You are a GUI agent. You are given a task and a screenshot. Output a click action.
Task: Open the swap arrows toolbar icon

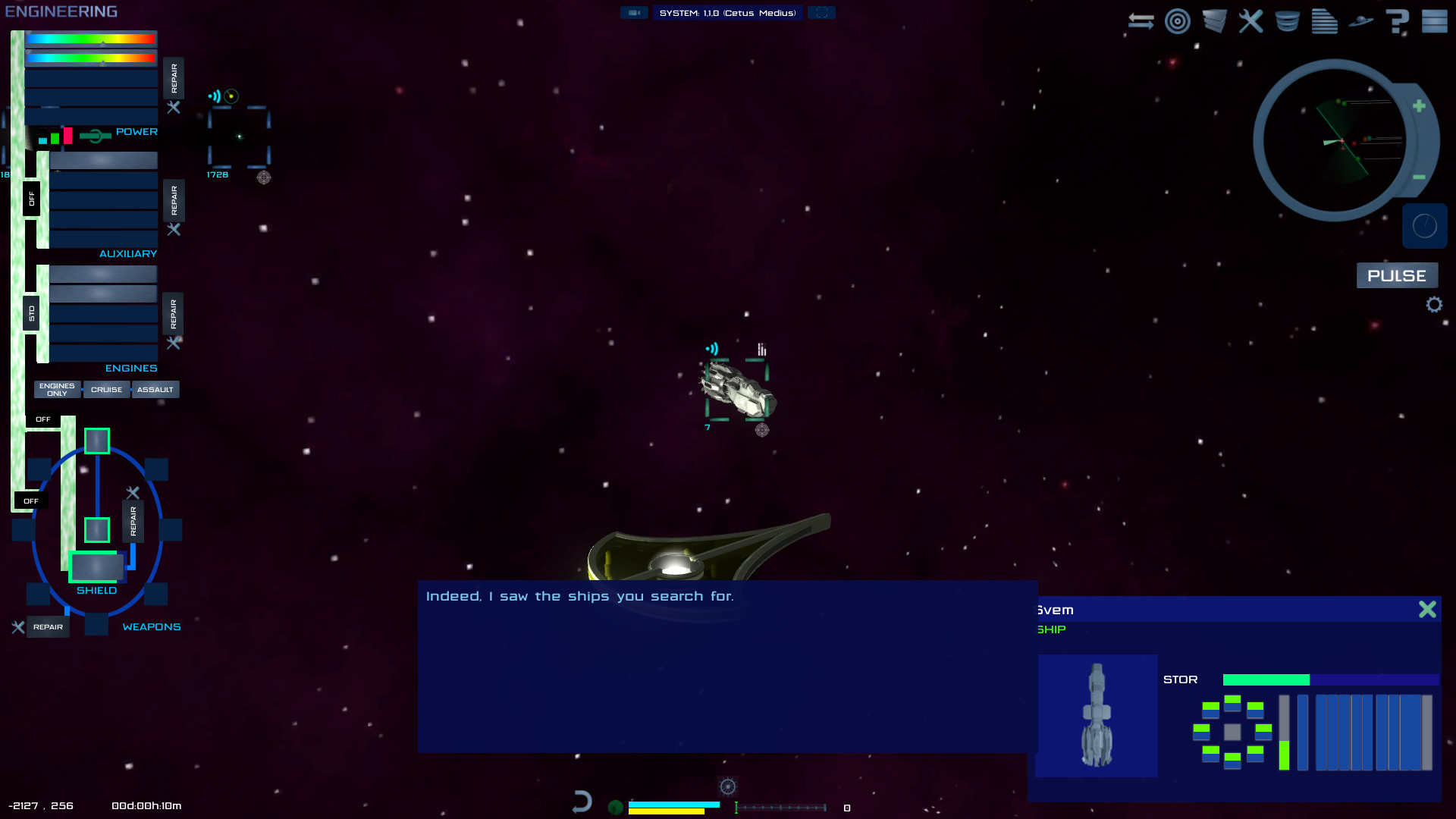click(1141, 21)
